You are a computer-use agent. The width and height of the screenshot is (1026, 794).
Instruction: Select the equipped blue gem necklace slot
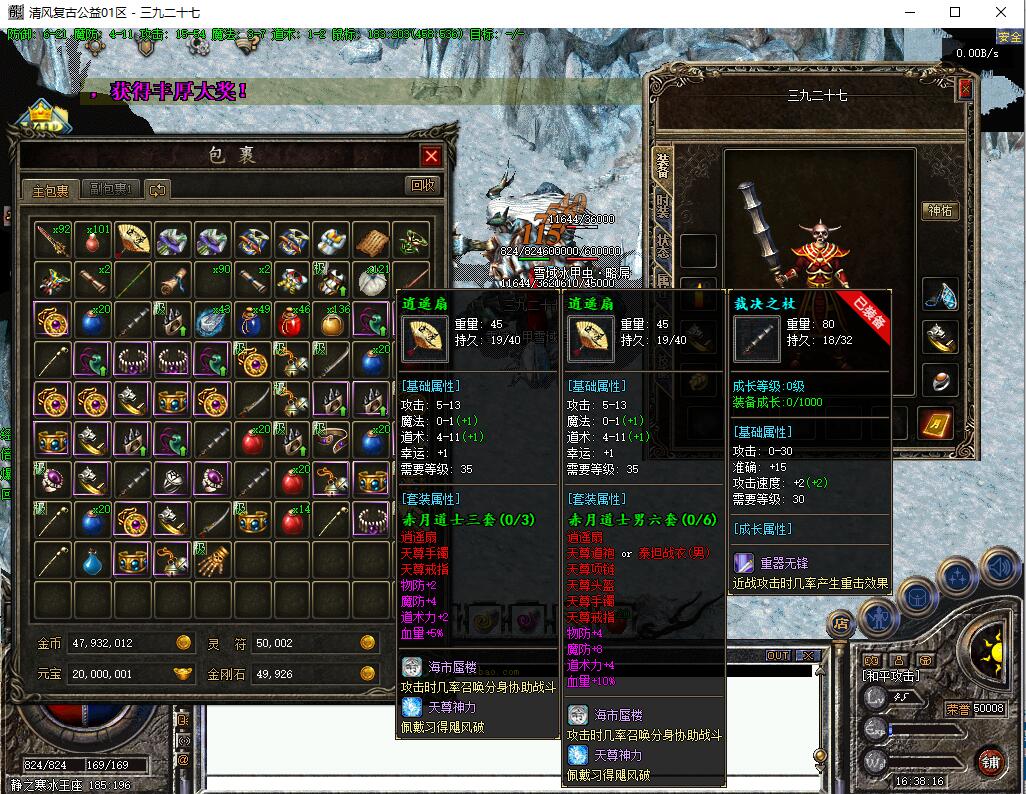click(939, 294)
